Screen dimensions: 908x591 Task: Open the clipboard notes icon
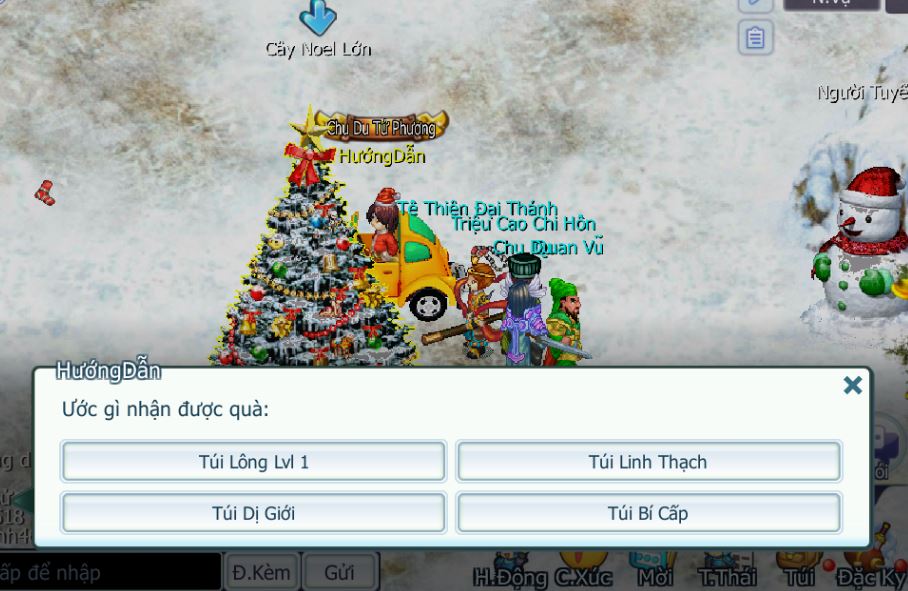click(756, 38)
